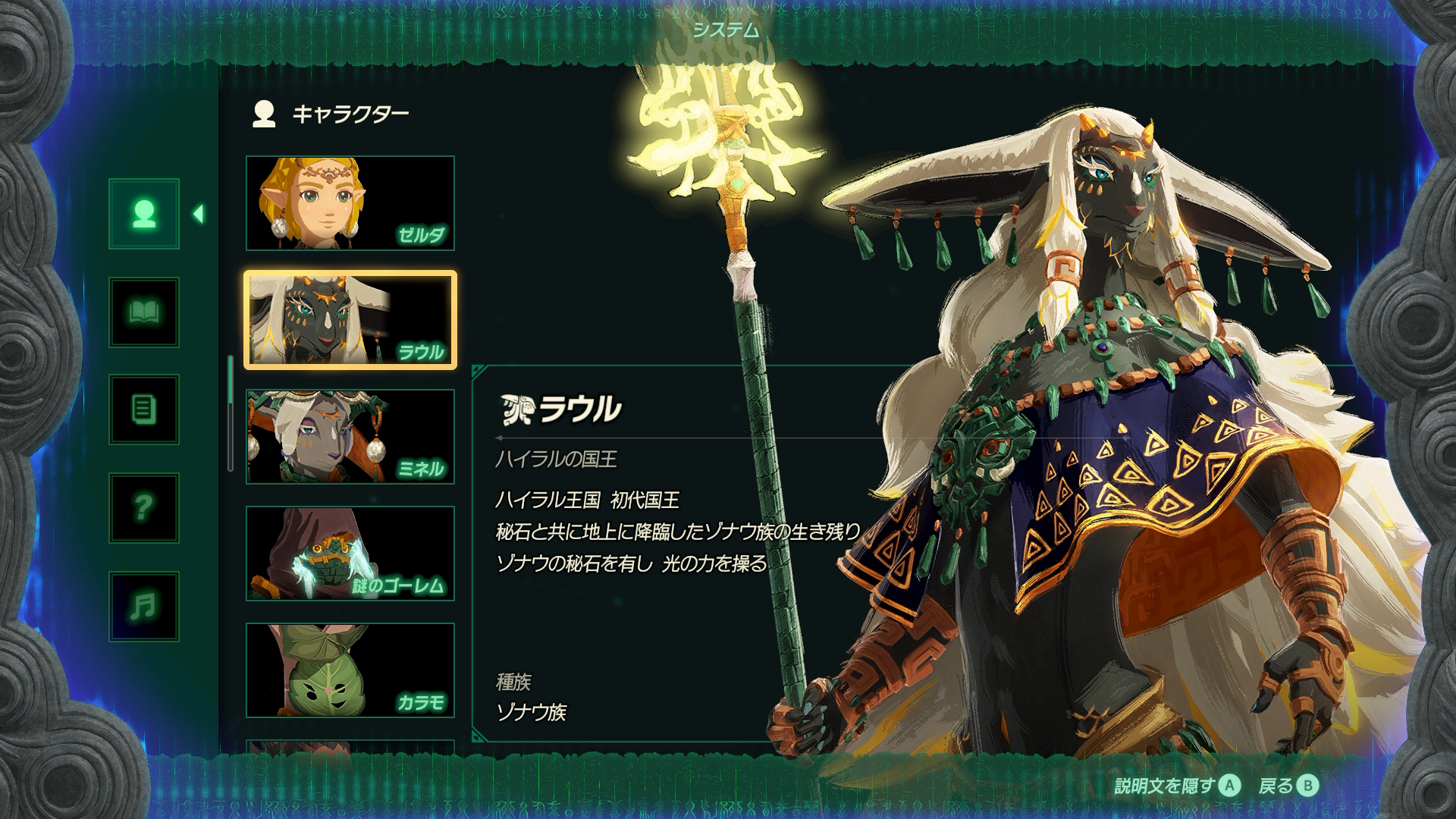Viewport: 1456px width, 819px height.
Task: Switch to the music note tab
Action: (x=144, y=606)
